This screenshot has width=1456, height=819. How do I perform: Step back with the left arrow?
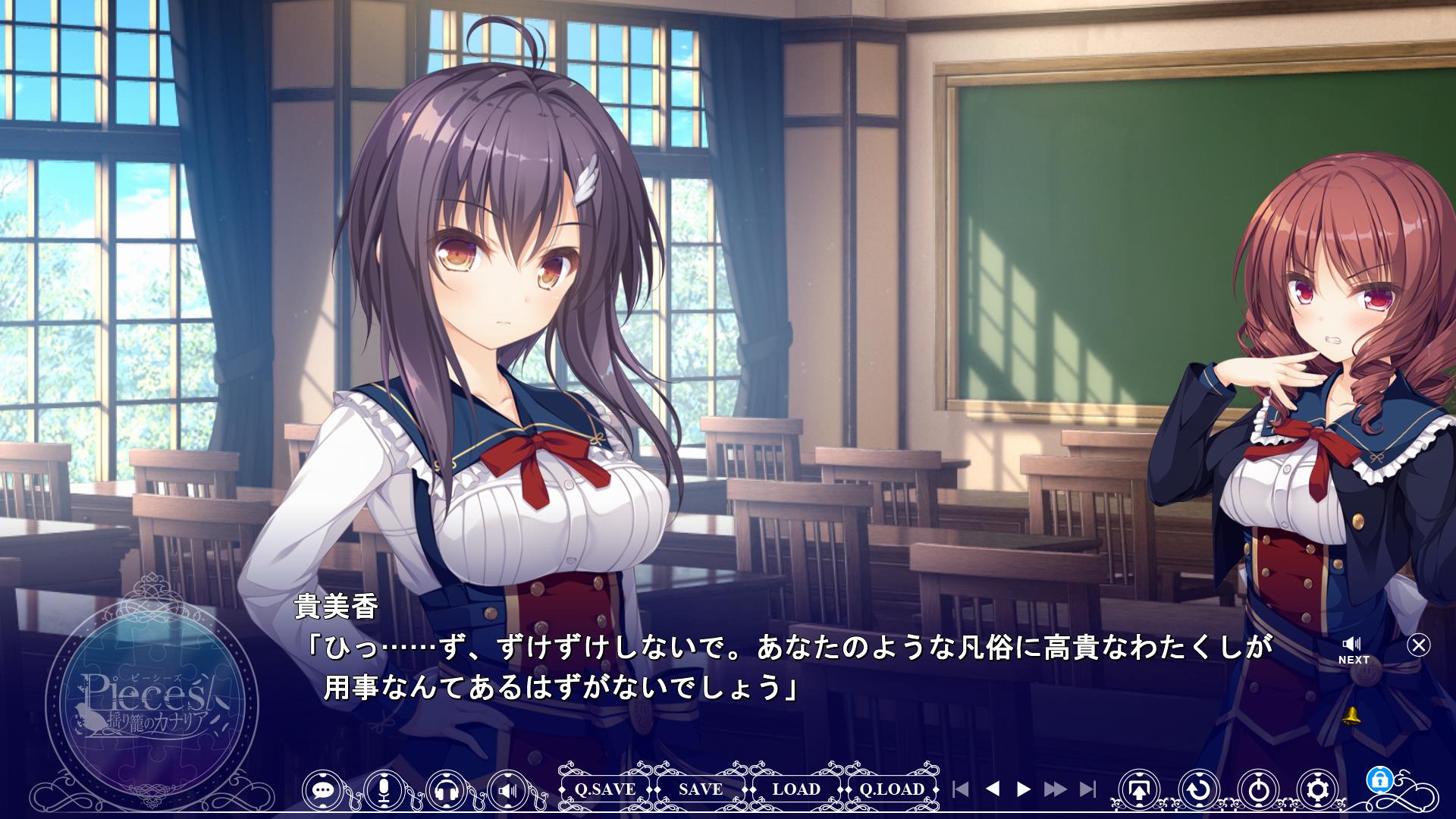(992, 789)
